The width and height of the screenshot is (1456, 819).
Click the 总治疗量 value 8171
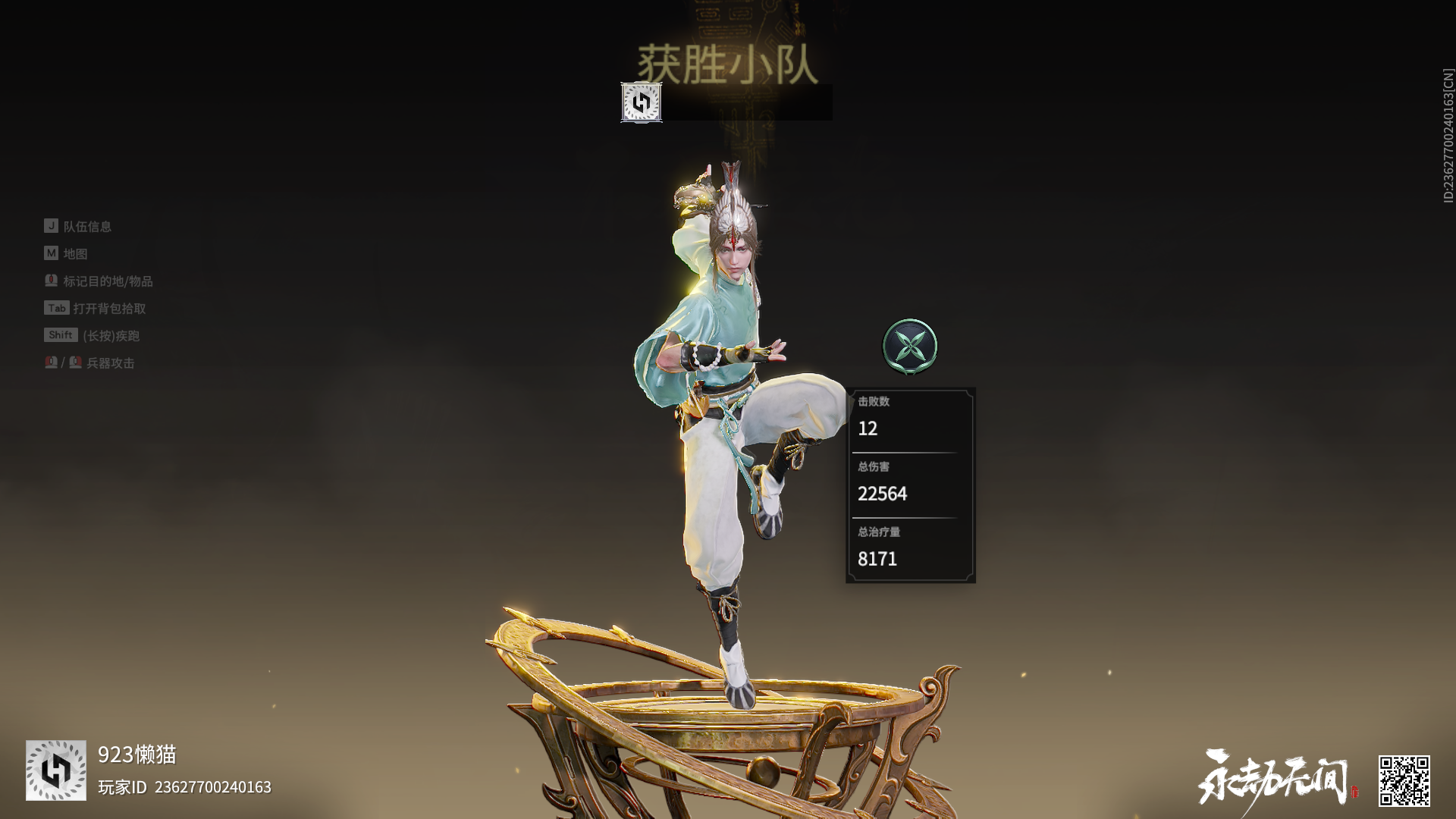coord(877,559)
